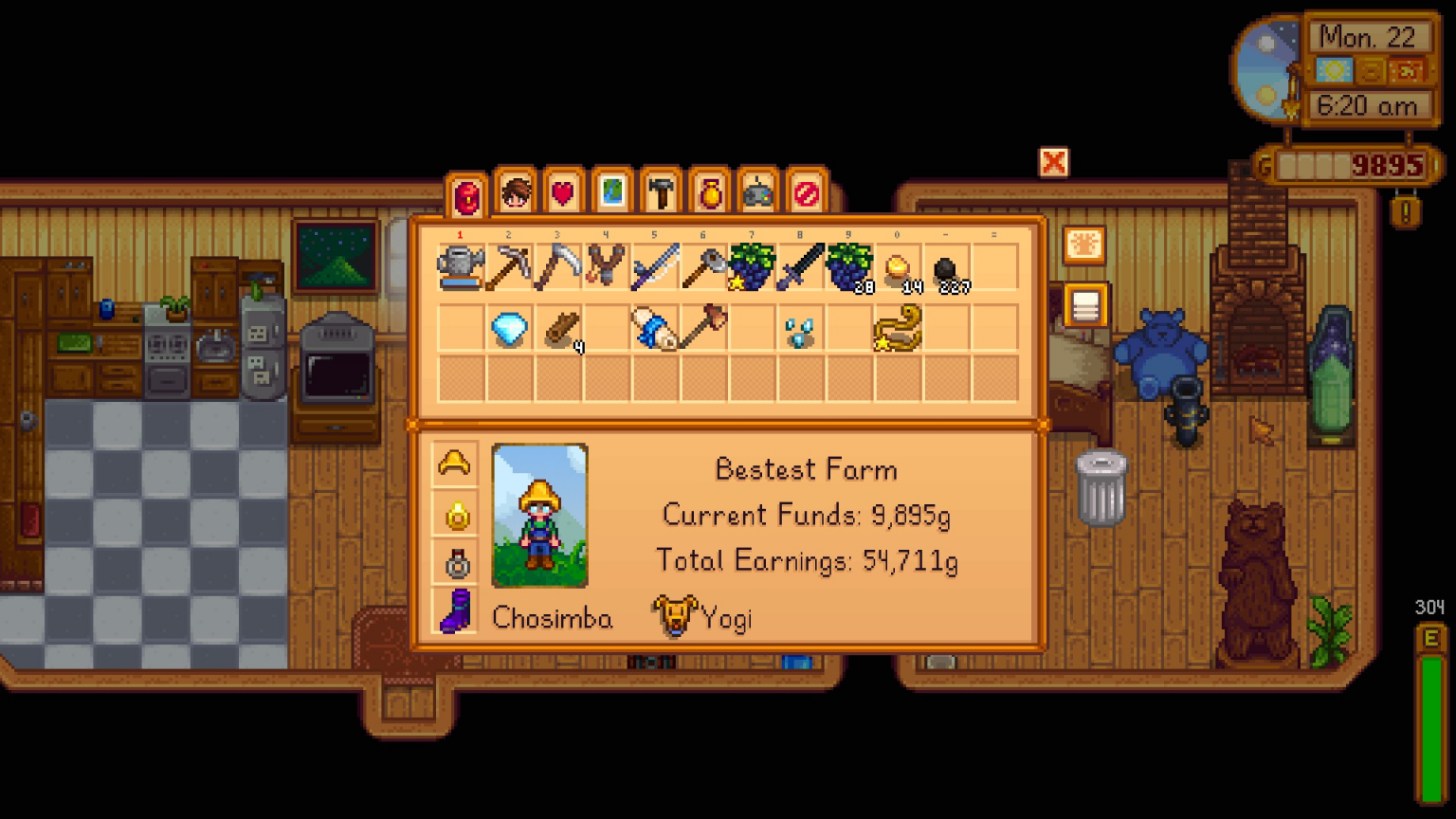The height and width of the screenshot is (819, 1456).
Task: Click the equipped hat slot
Action: tap(456, 463)
